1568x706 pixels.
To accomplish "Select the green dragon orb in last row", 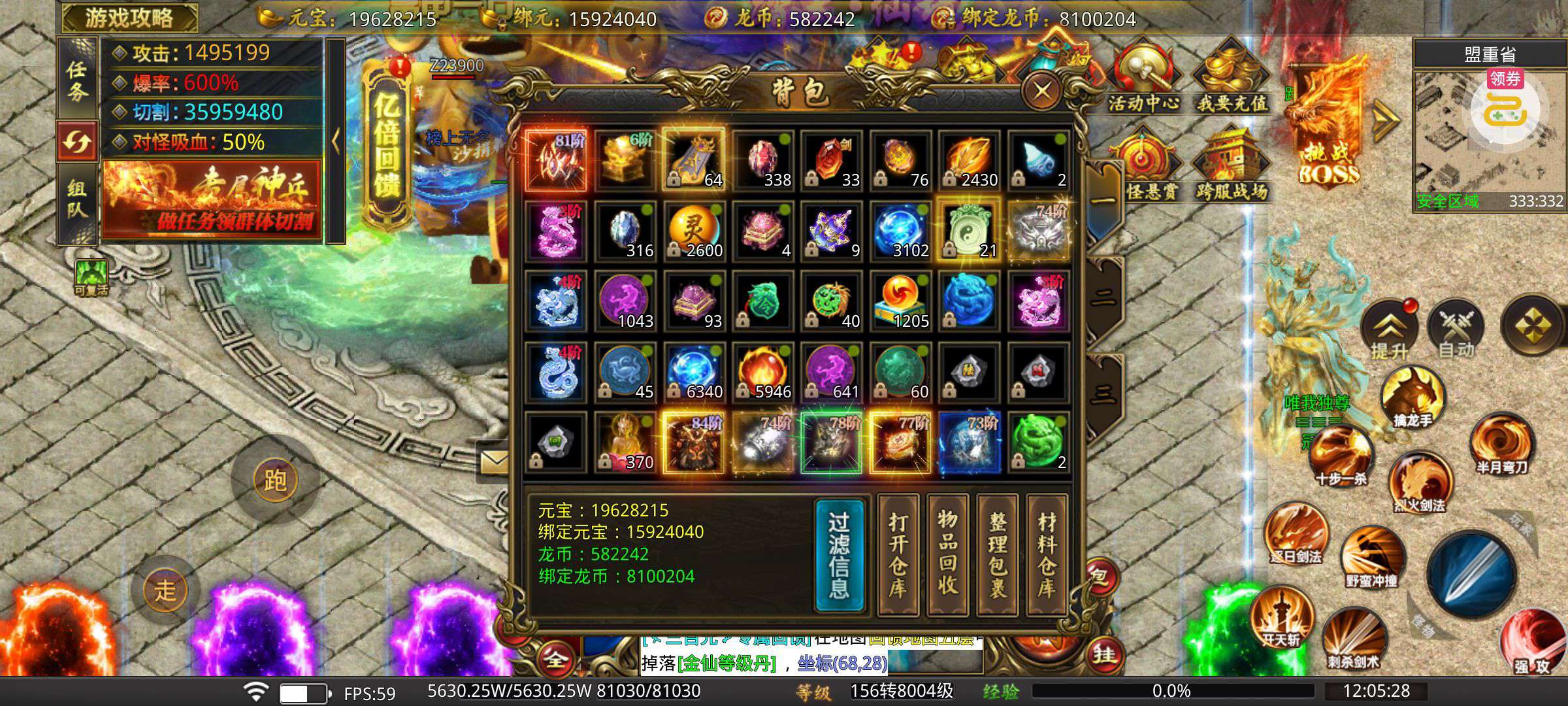I will pos(1038,443).
